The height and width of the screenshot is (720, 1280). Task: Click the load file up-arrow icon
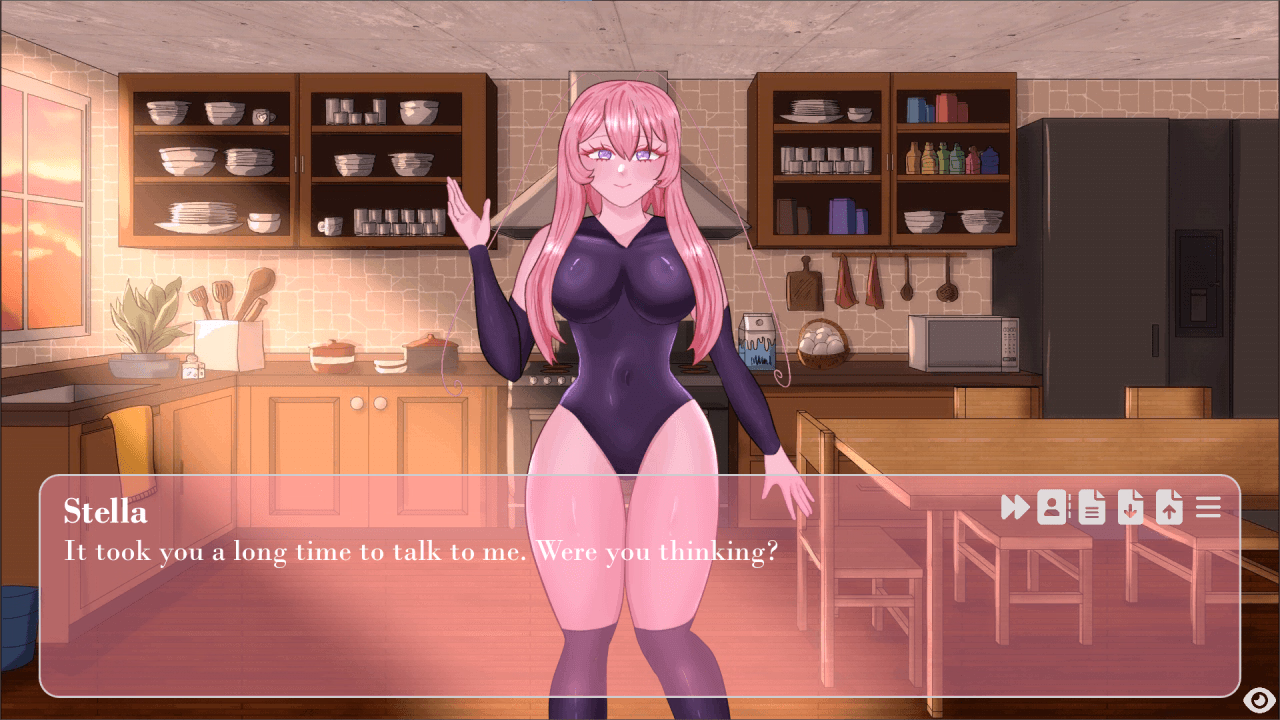click(1169, 508)
